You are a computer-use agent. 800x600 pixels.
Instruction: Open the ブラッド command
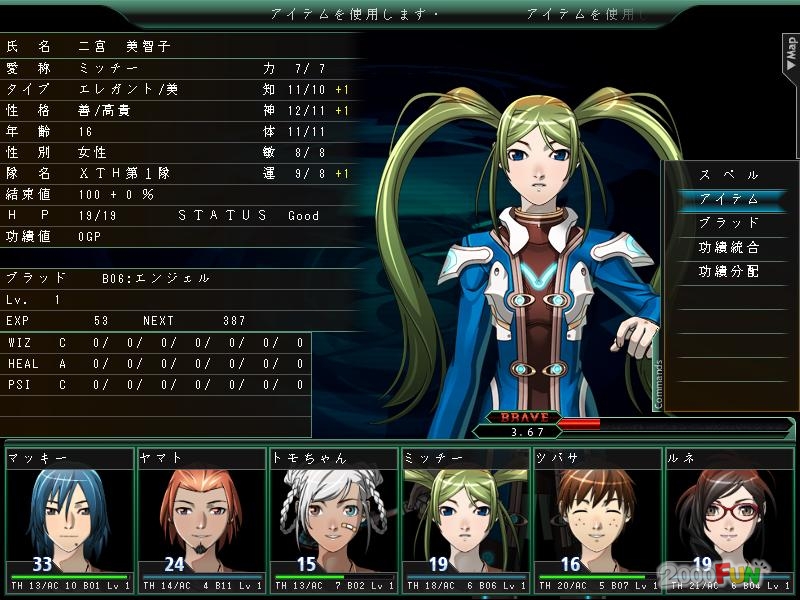coord(729,223)
